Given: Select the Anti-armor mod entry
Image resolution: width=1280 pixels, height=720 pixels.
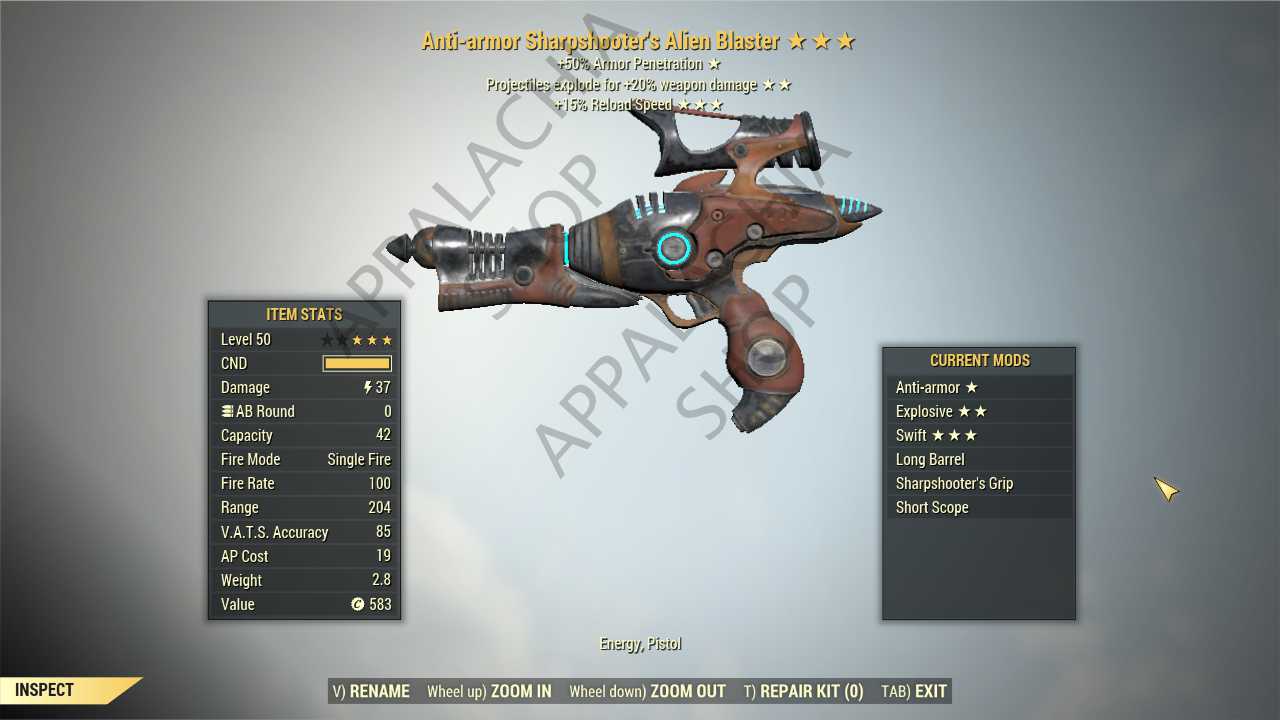Looking at the screenshot, I should (x=978, y=387).
